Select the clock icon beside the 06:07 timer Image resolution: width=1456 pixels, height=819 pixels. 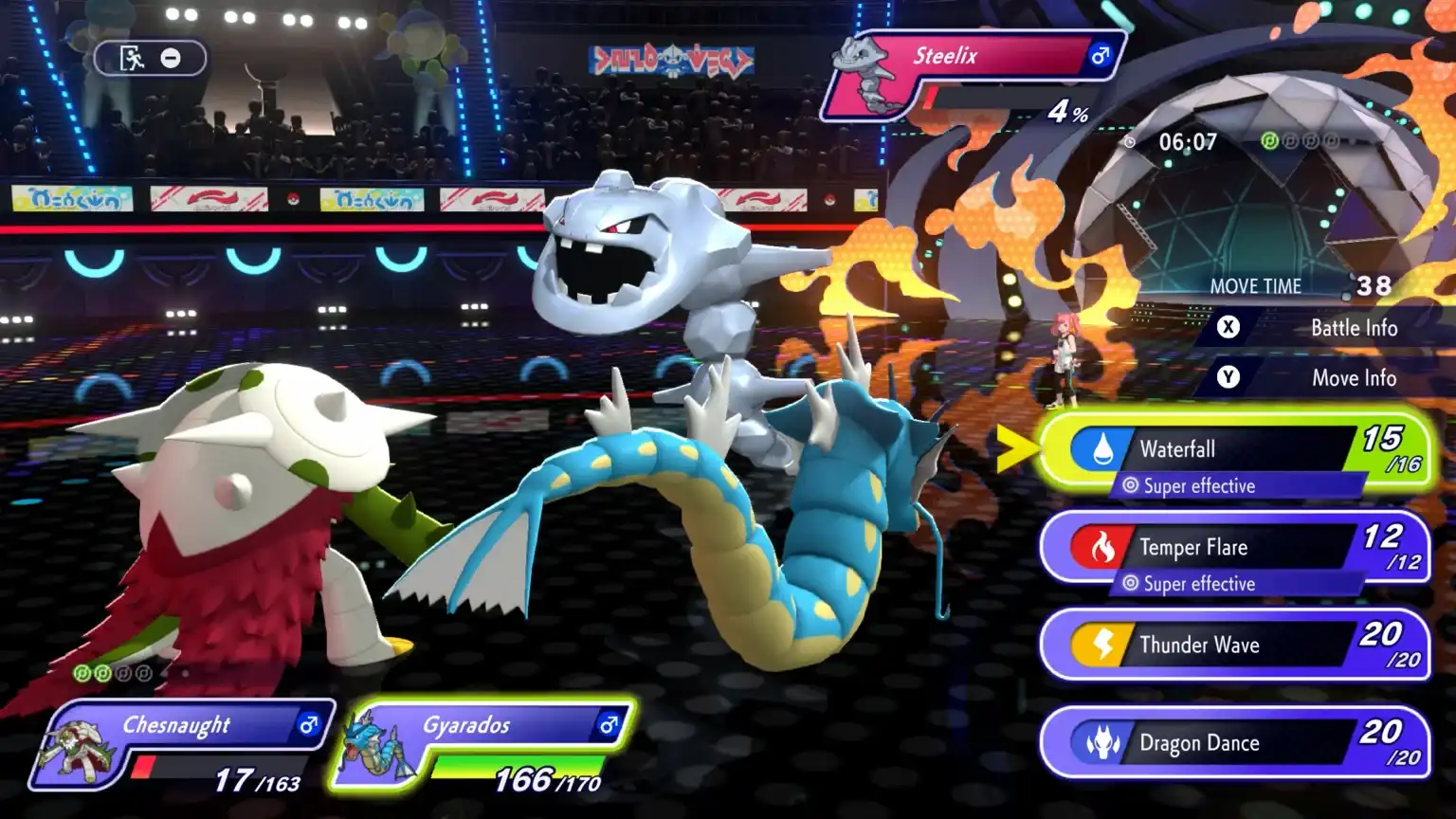click(1130, 140)
